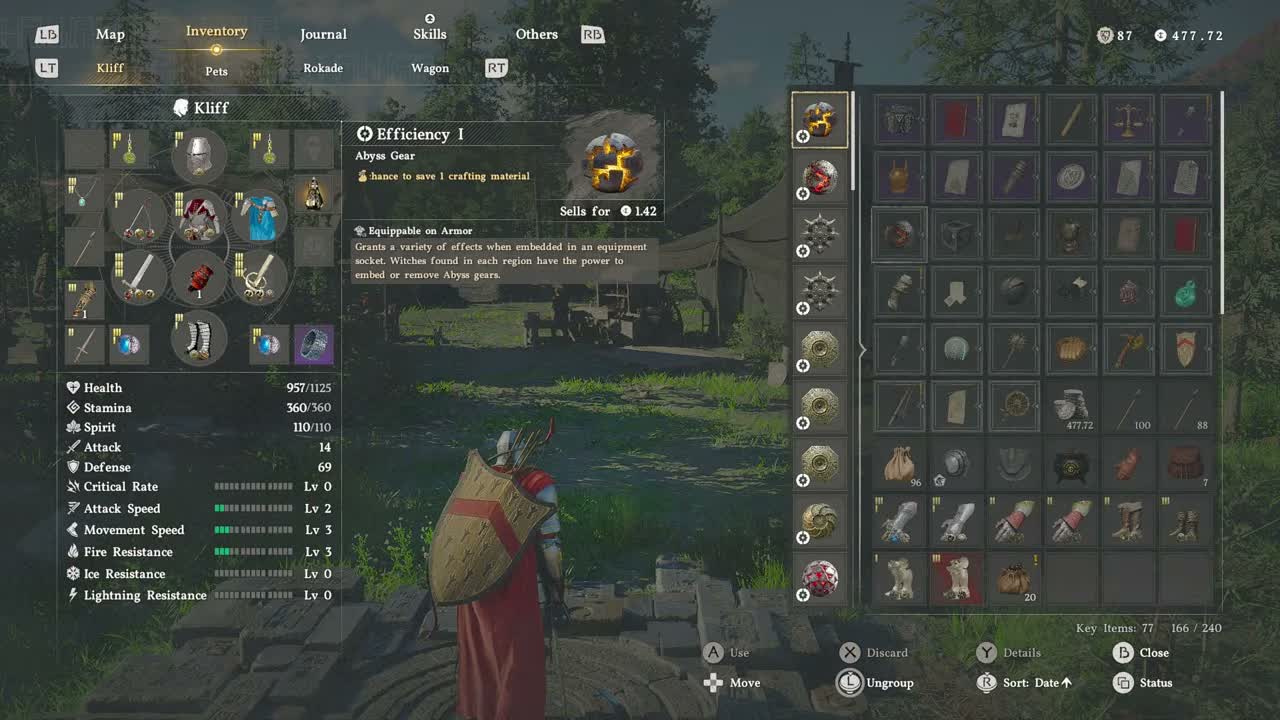Screen dimensions: 1280x720
Task: Open the Map tab
Action: (x=110, y=34)
